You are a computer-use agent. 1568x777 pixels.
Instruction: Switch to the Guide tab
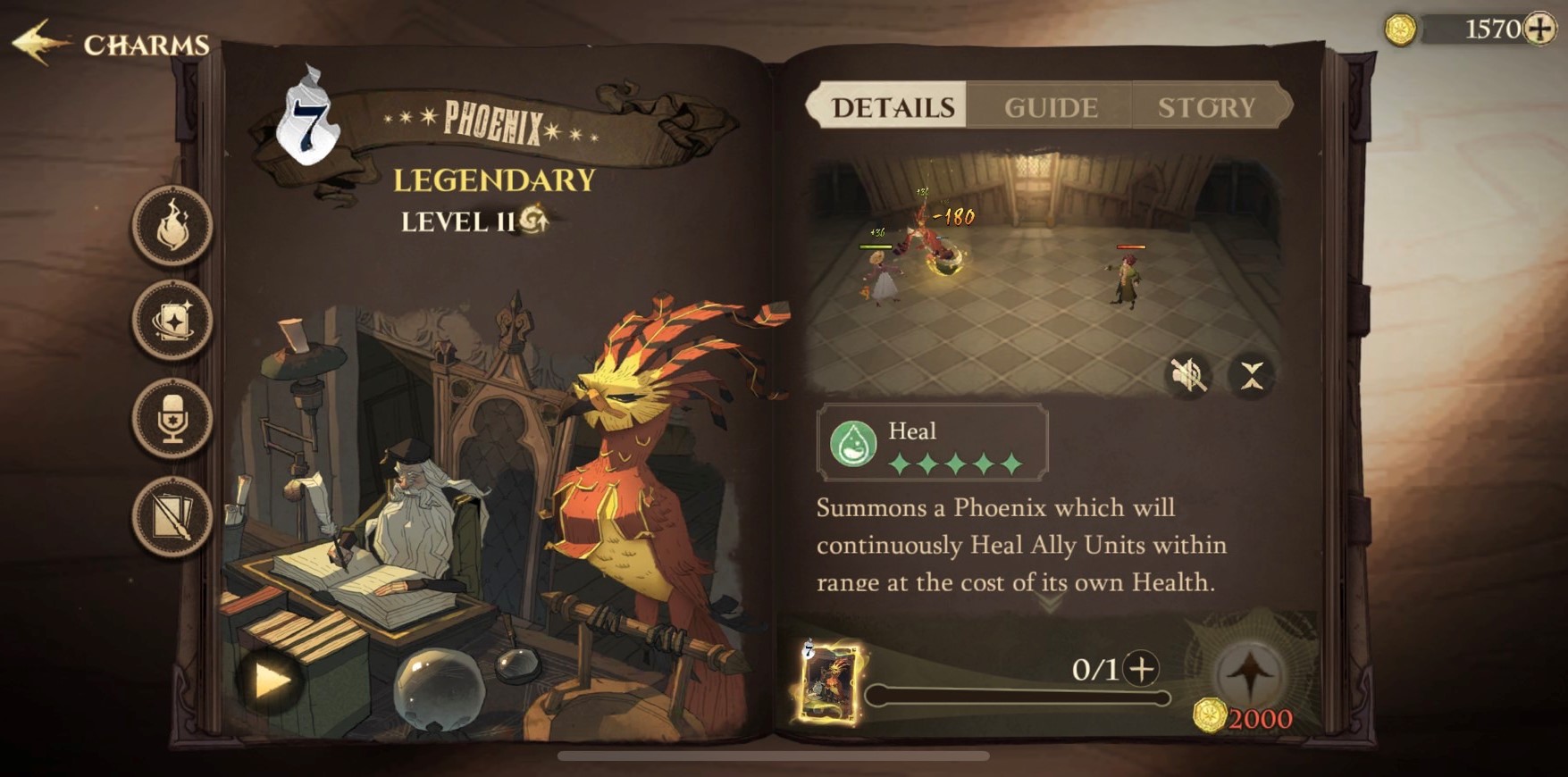click(1051, 107)
